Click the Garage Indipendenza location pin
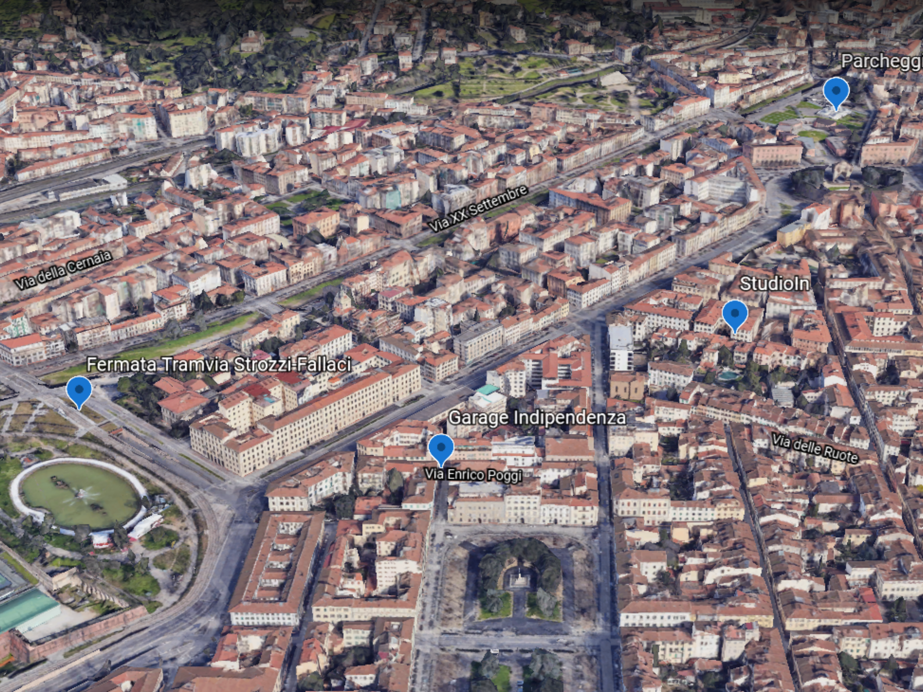This screenshot has height=692, width=923. click(x=440, y=448)
